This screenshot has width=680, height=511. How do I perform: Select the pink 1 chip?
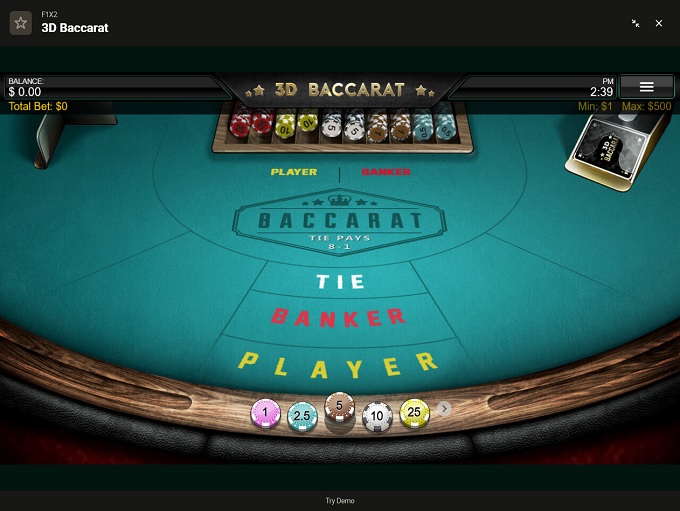point(265,412)
